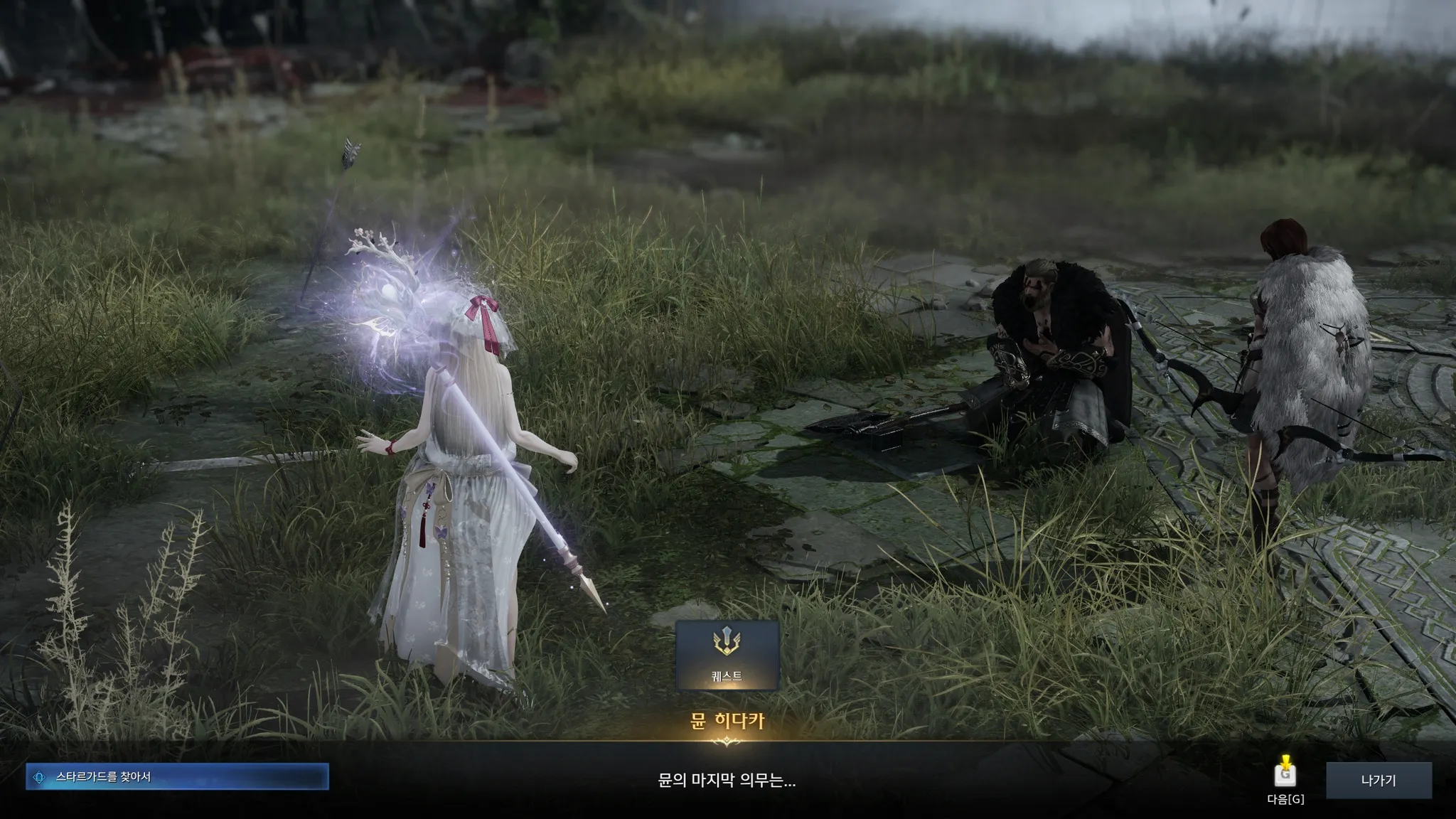The width and height of the screenshot is (1456, 819).
Task: Select the 스타르가드를 찾아서 quest entry
Action: click(177, 777)
